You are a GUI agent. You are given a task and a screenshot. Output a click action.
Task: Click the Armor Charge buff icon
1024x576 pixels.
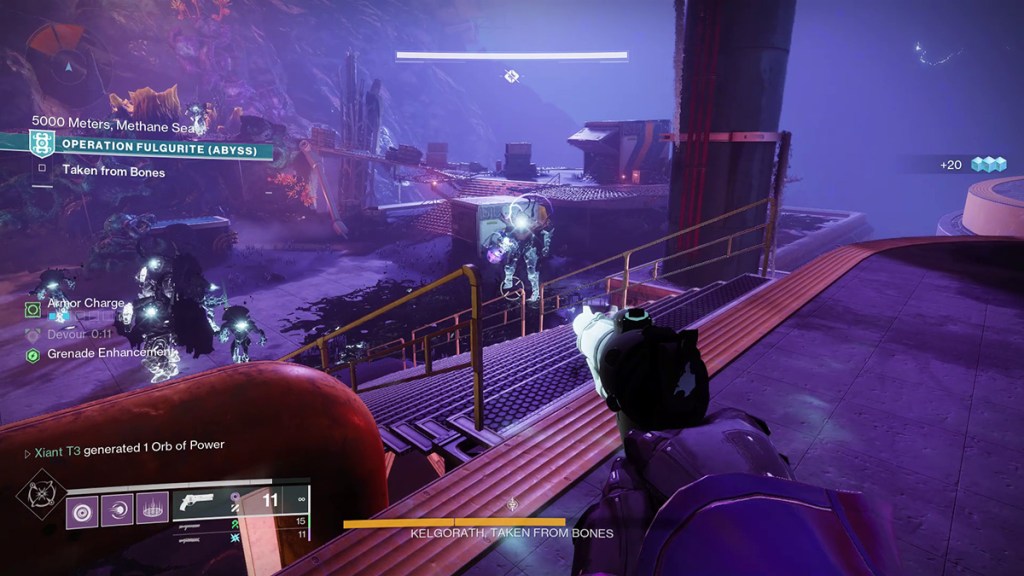point(33,310)
